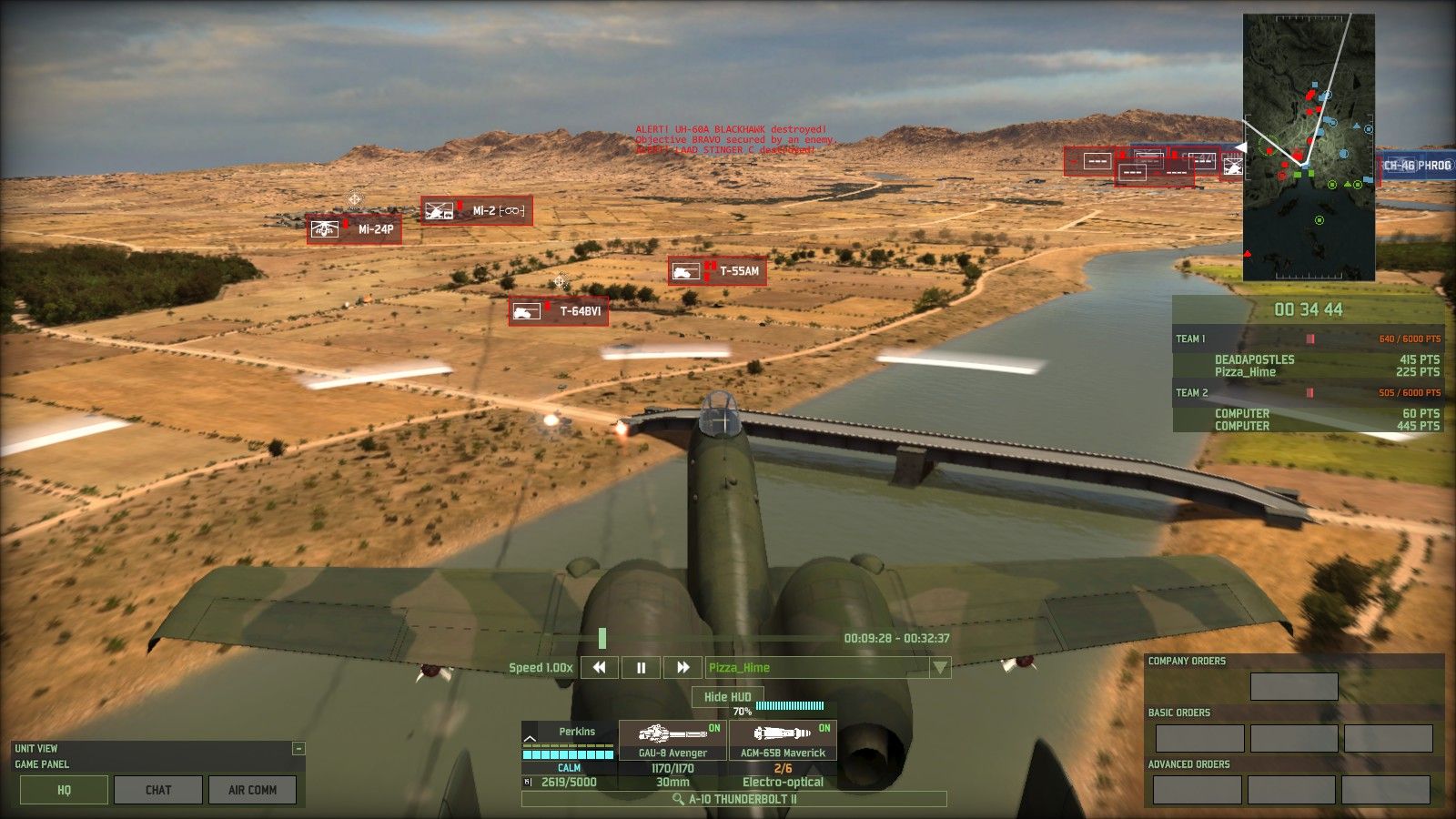Screen dimensions: 1456x819
Task: Show A-10 Thunderbolt II unit info
Action: pyautogui.click(x=733, y=799)
